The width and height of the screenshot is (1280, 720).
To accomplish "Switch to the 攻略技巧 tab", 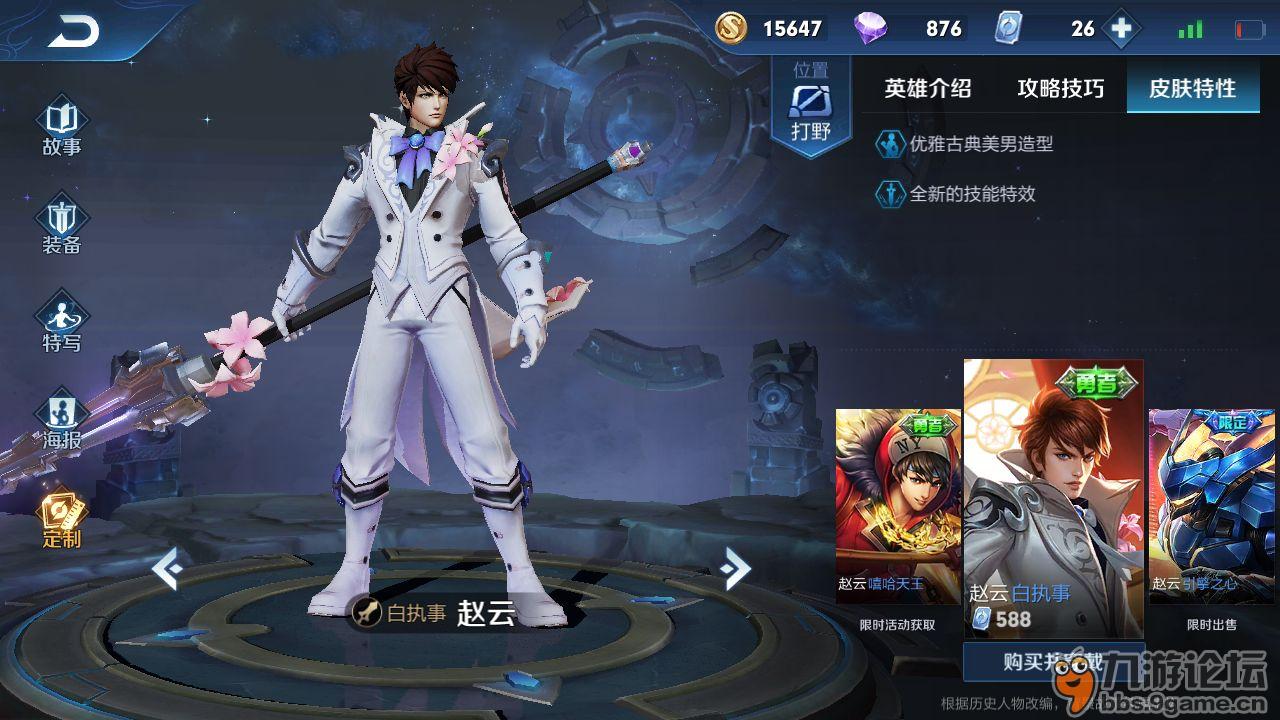I will click(1060, 88).
